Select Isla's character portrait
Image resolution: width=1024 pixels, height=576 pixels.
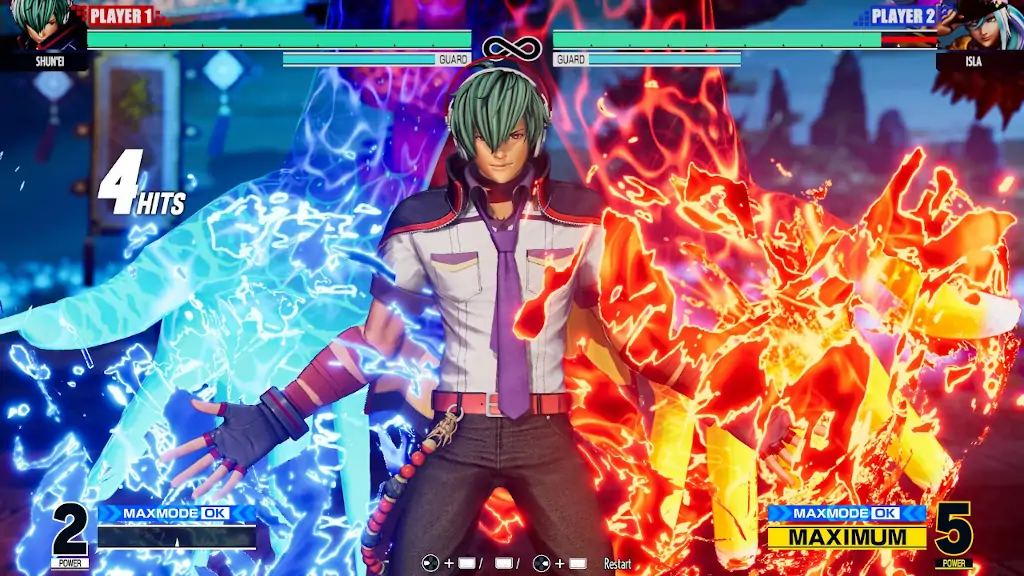point(983,25)
